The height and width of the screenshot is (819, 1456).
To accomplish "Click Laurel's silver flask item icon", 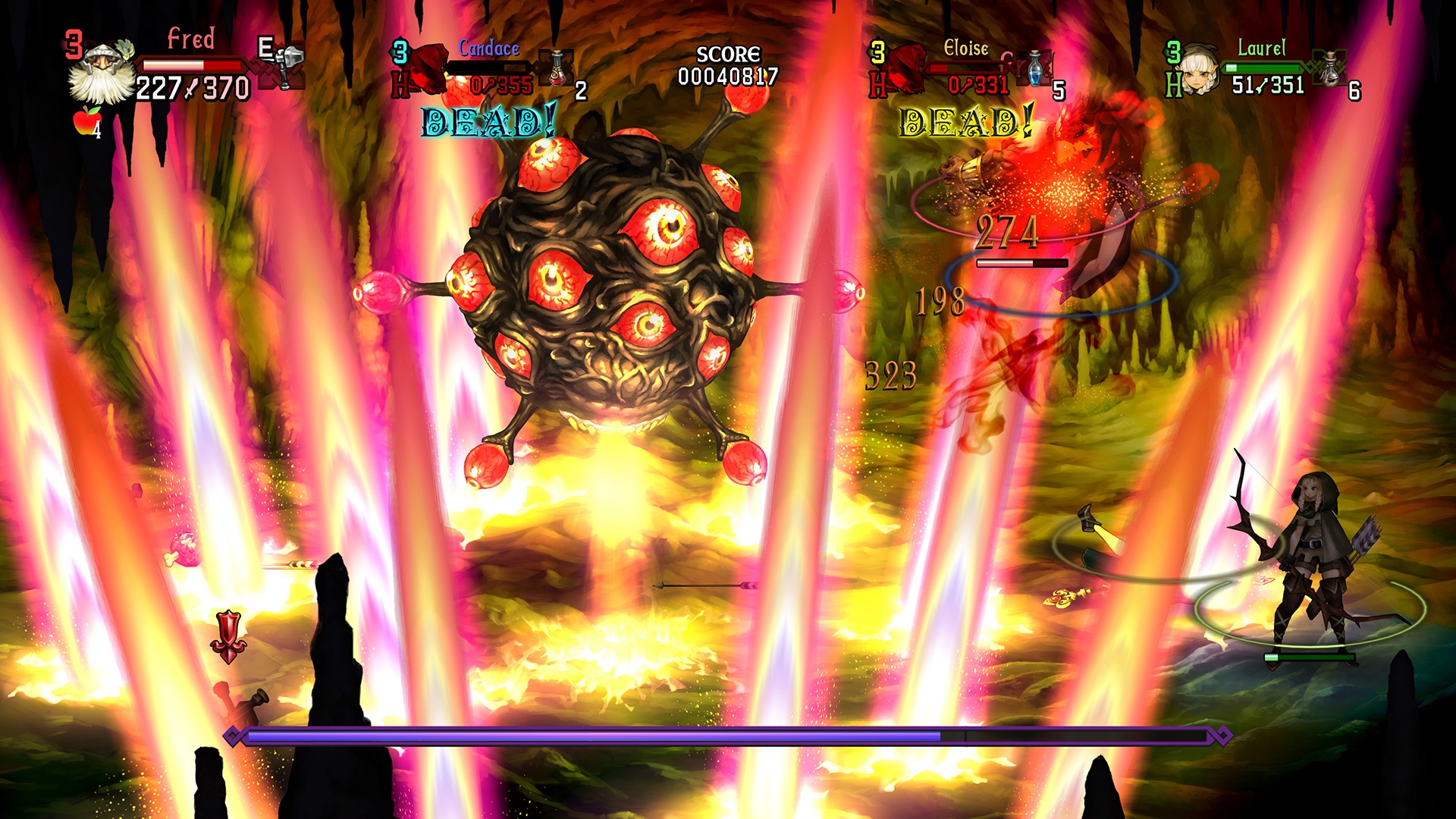I will click(x=1330, y=71).
